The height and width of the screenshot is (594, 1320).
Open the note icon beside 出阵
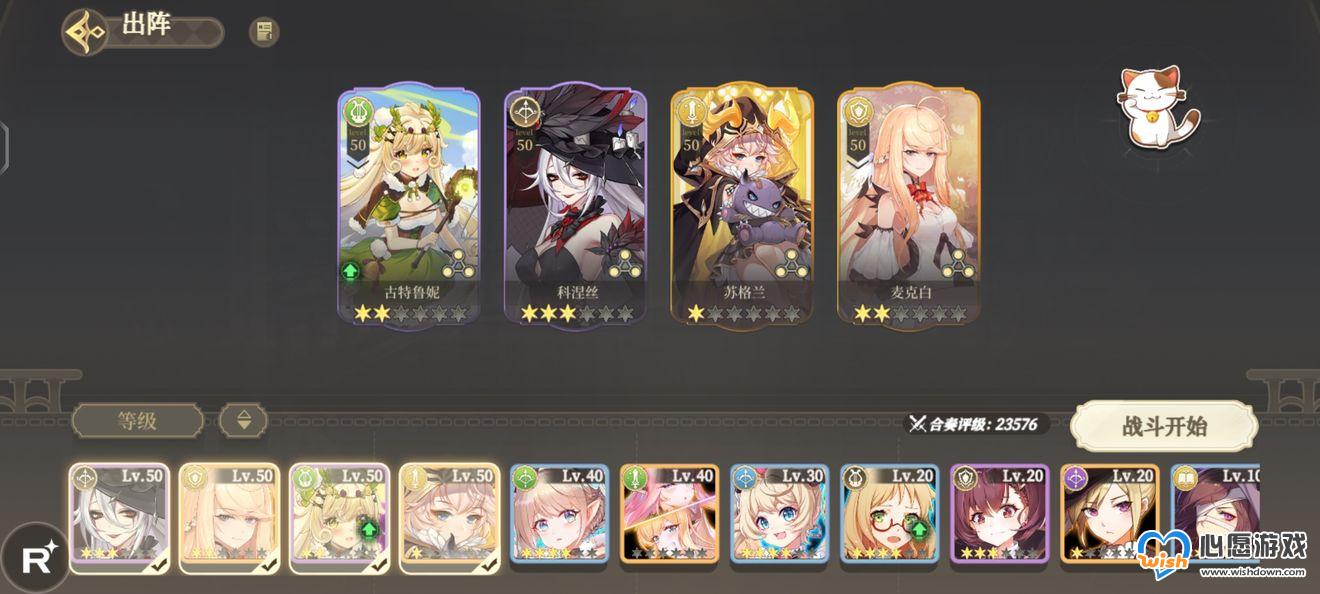pos(264,32)
